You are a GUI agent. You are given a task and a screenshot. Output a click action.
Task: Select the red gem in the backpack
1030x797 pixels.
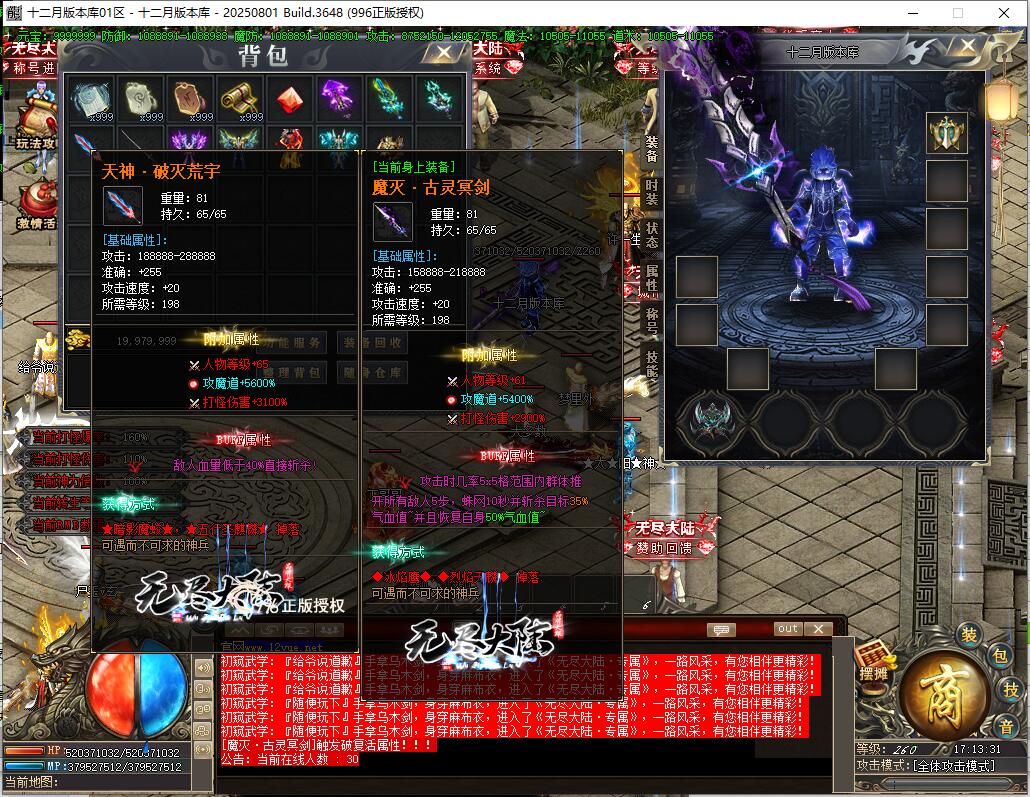tap(290, 98)
